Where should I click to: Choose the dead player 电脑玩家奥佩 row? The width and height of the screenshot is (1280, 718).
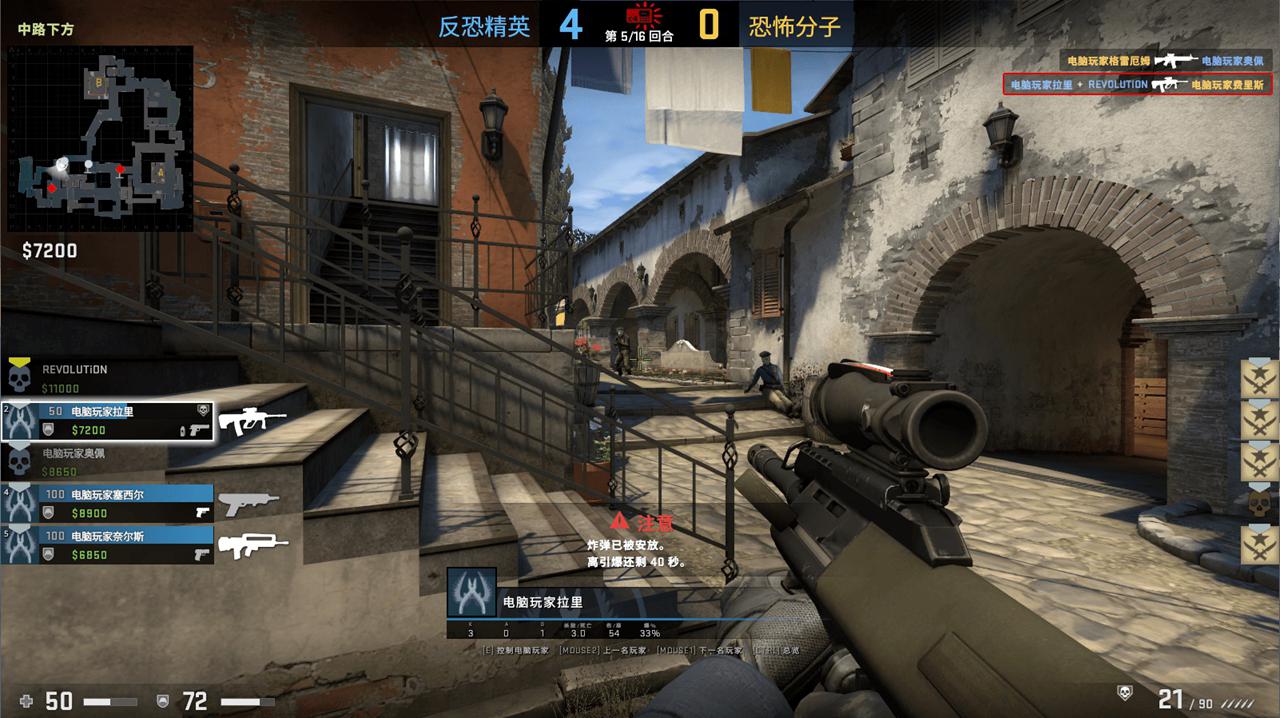105,462
